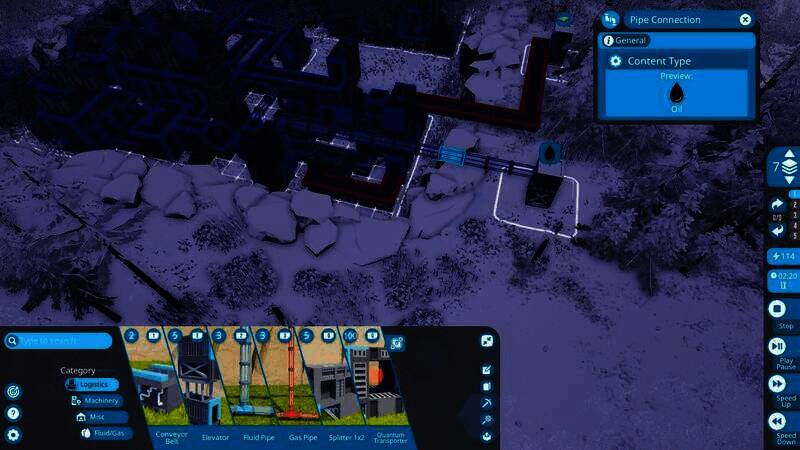Click the search field in build menu
The width and height of the screenshot is (800, 450).
pyautogui.click(x=62, y=341)
